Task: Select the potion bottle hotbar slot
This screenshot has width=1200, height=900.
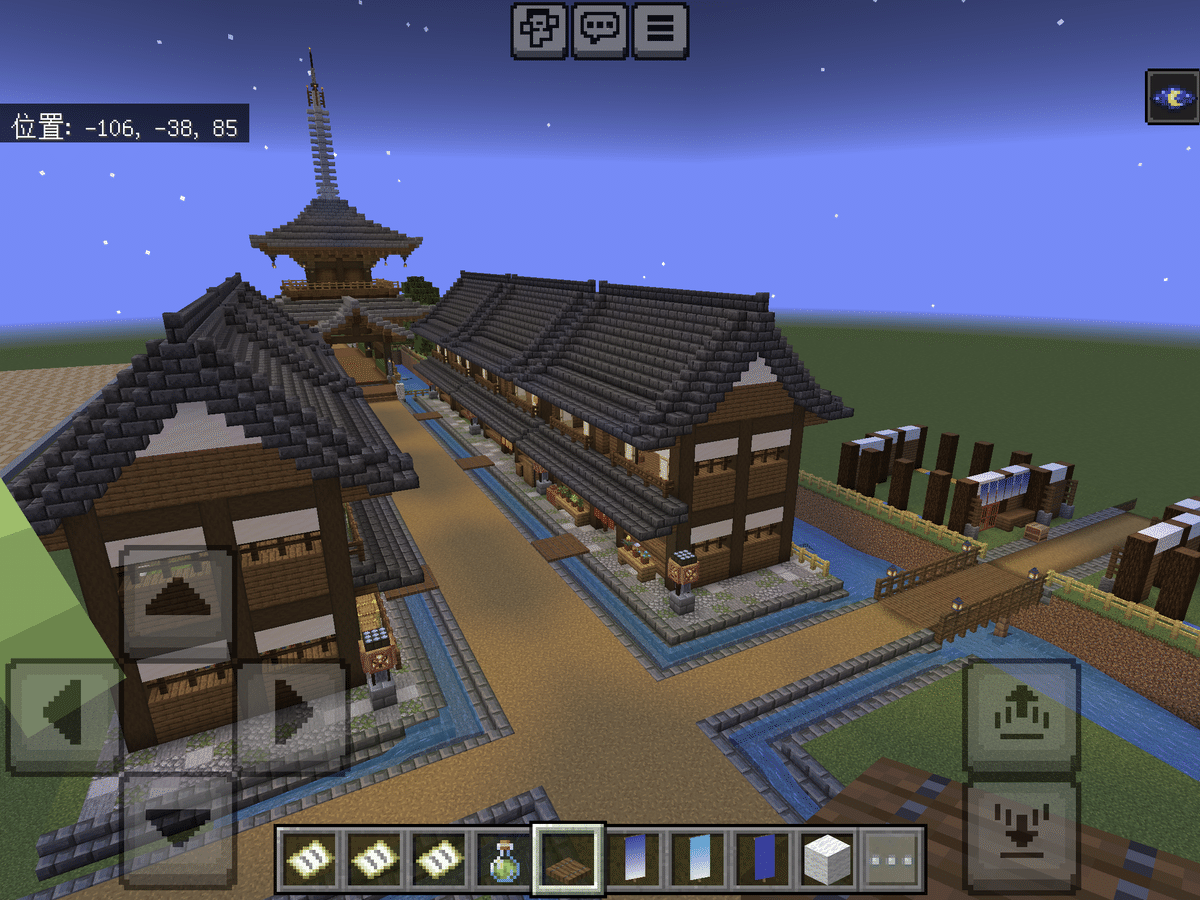Action: [504, 859]
